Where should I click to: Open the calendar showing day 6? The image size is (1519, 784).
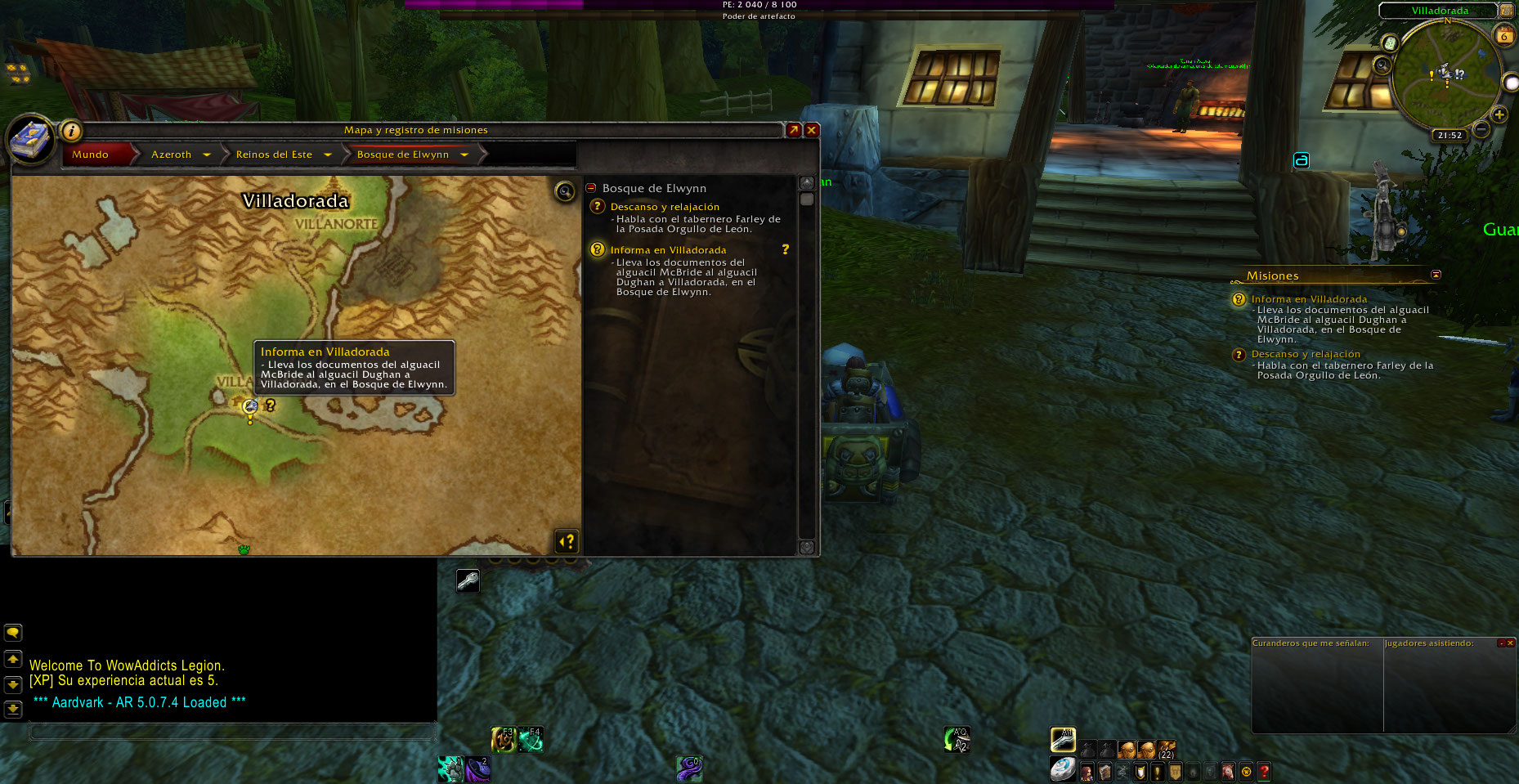(x=1503, y=35)
